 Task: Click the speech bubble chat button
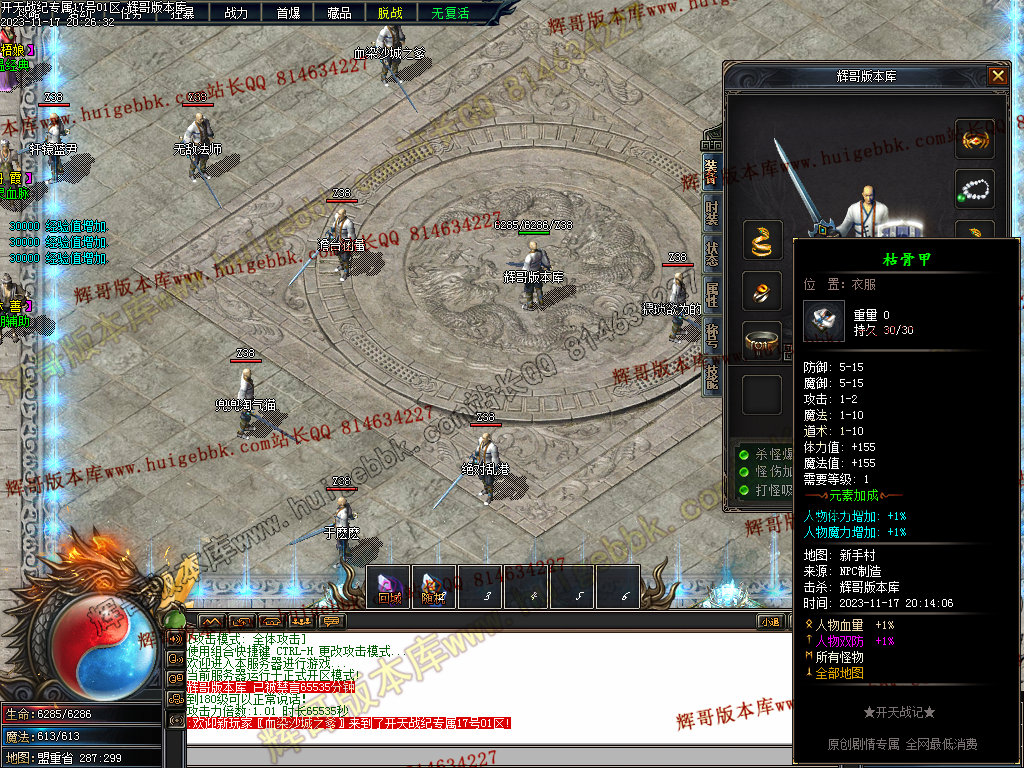[331, 622]
